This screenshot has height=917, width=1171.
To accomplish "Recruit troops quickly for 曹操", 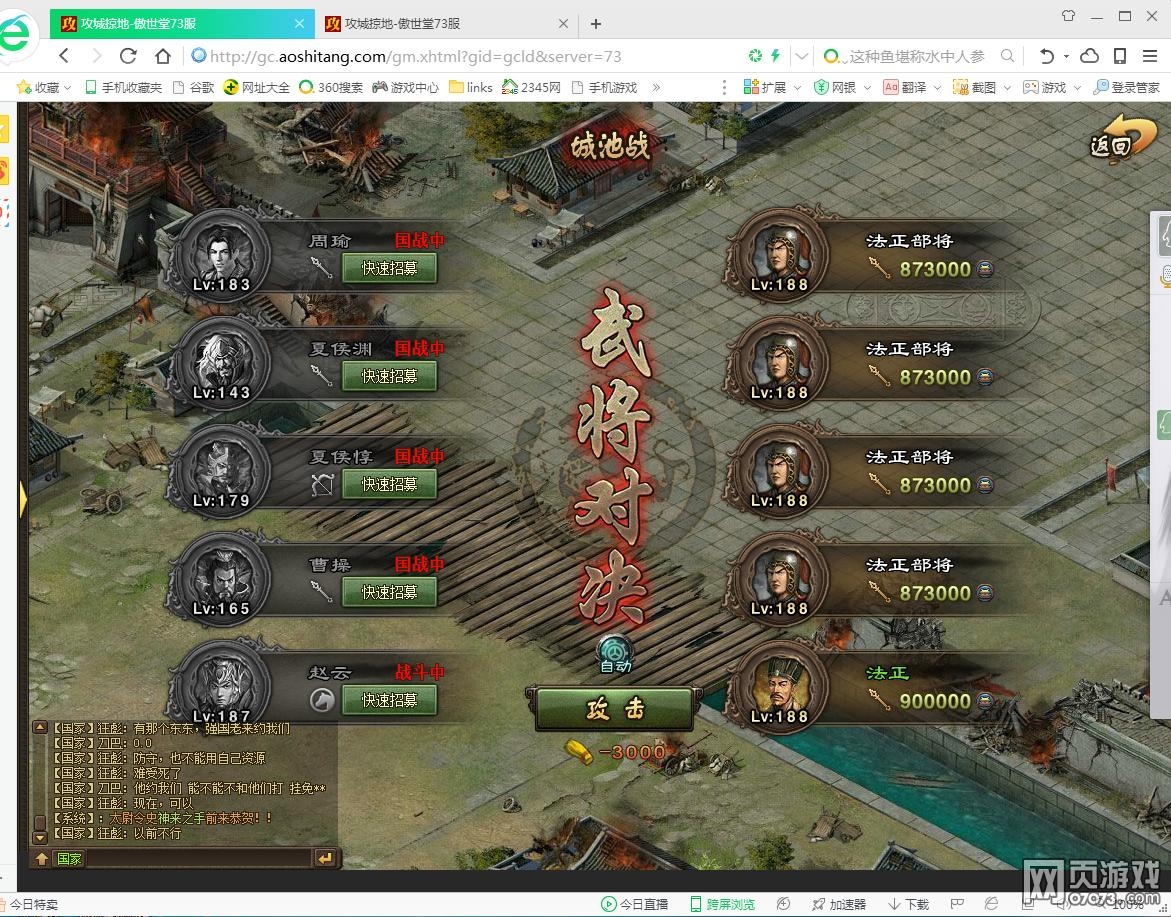I will pos(389,592).
